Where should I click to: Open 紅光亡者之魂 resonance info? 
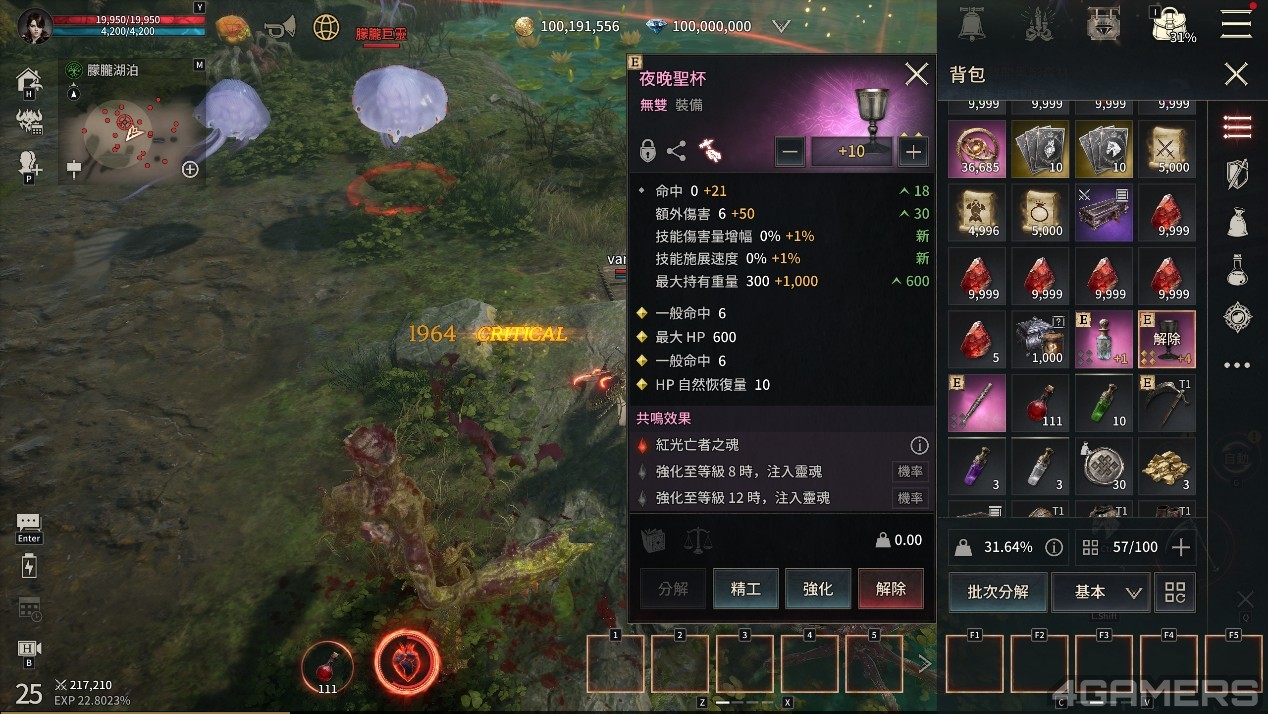click(918, 445)
